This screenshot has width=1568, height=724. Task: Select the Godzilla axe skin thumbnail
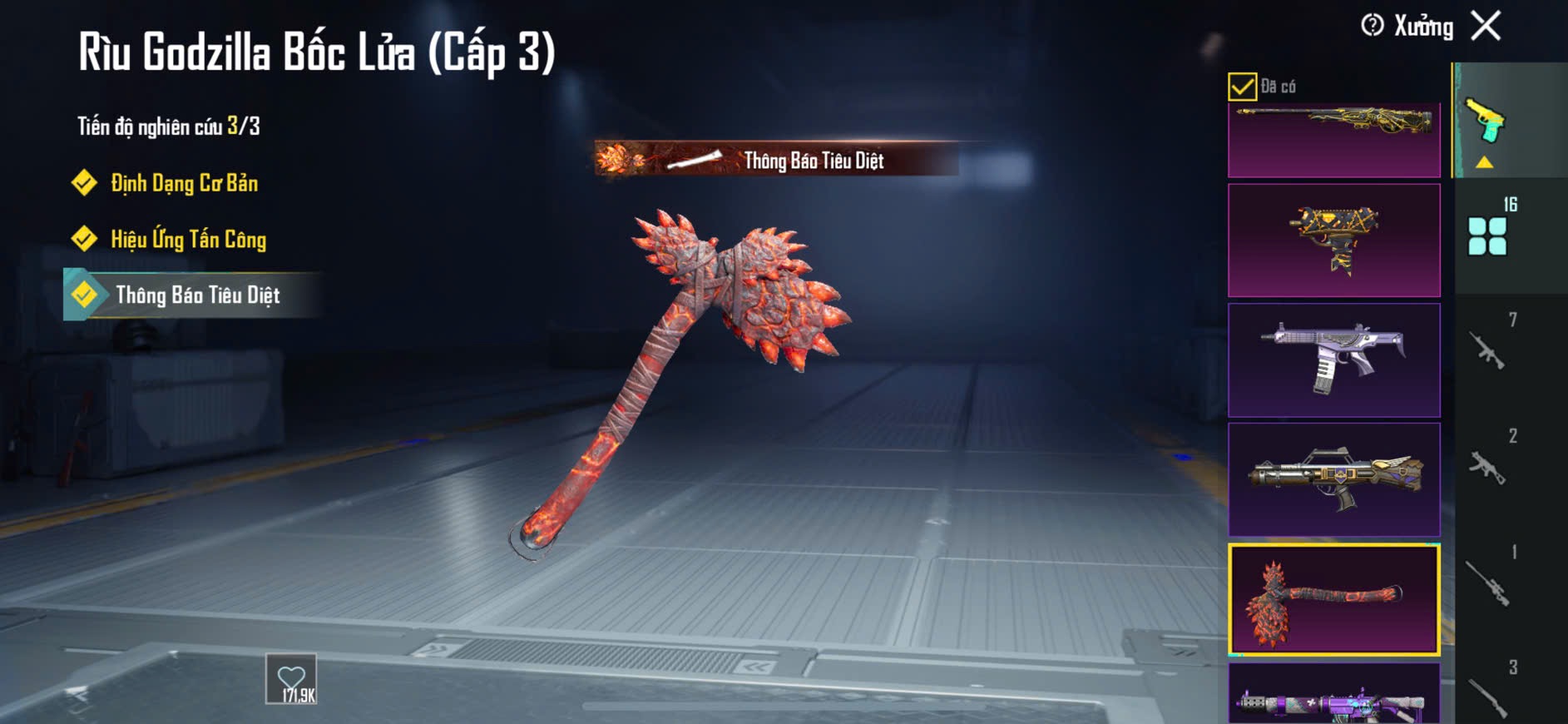[1333, 600]
